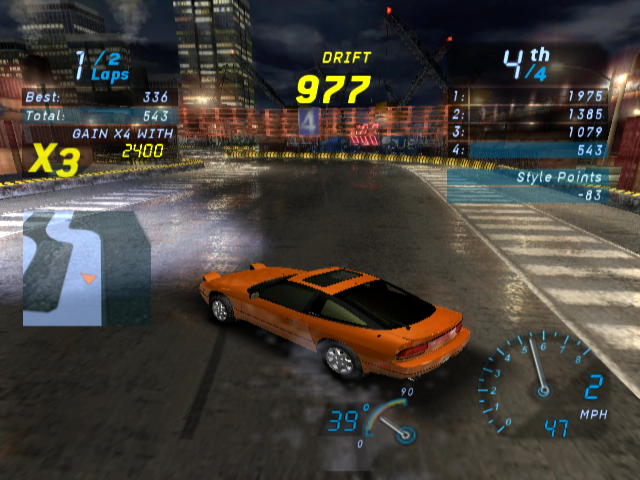The image size is (640, 480).
Task: Click the track minimap
Action: pos(86,267)
